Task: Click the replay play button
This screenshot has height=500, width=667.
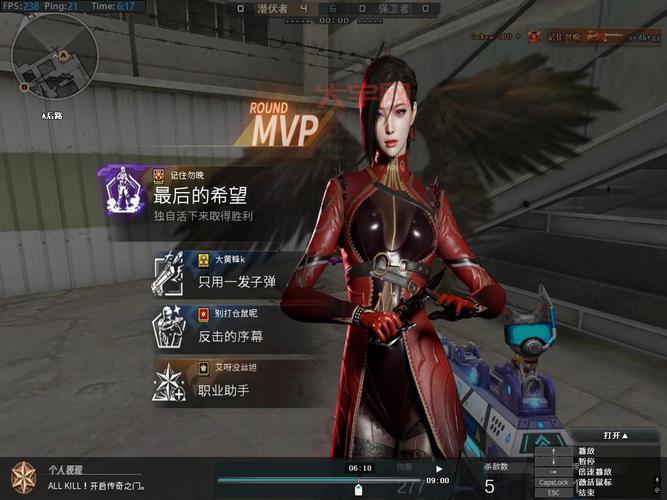Action: [x=439, y=468]
